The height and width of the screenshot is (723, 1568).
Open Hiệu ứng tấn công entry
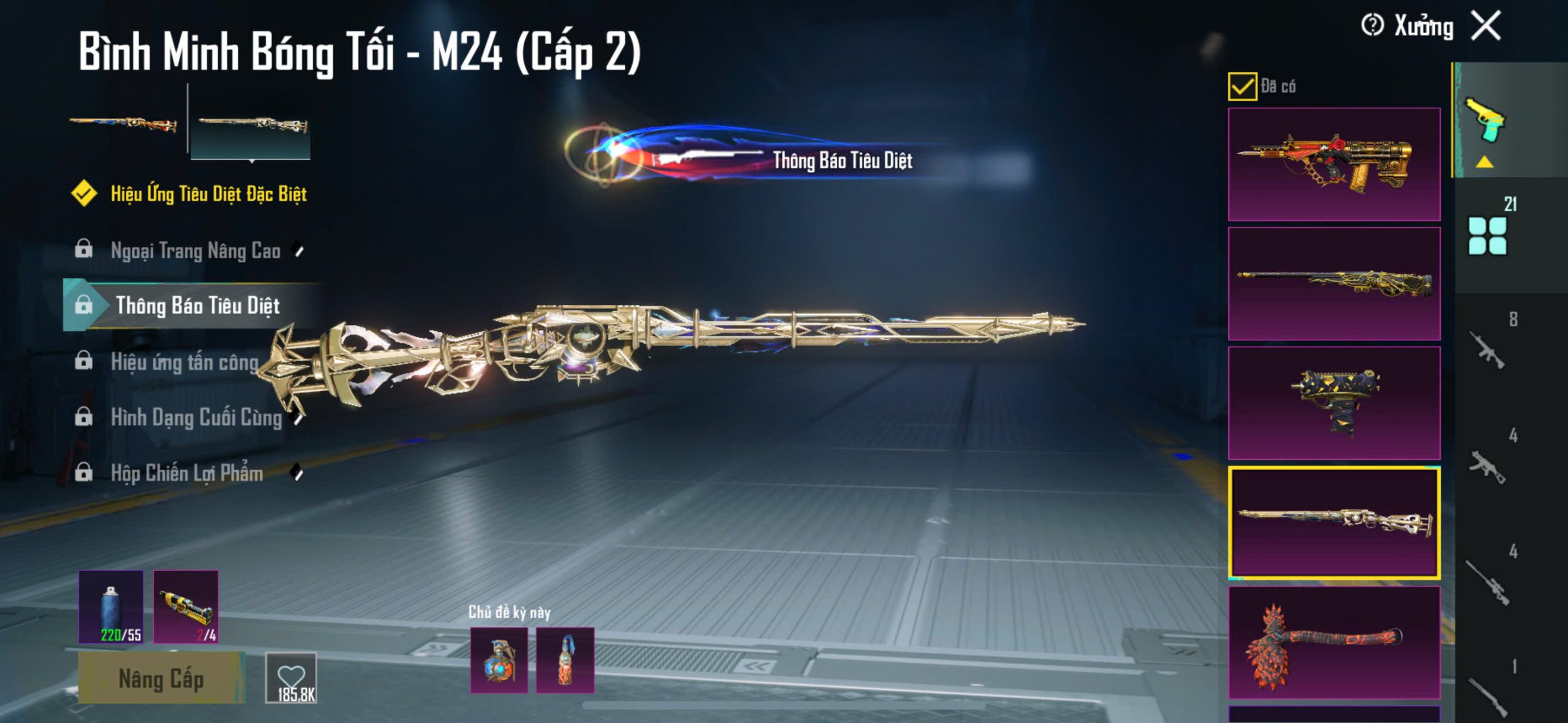[x=184, y=362]
